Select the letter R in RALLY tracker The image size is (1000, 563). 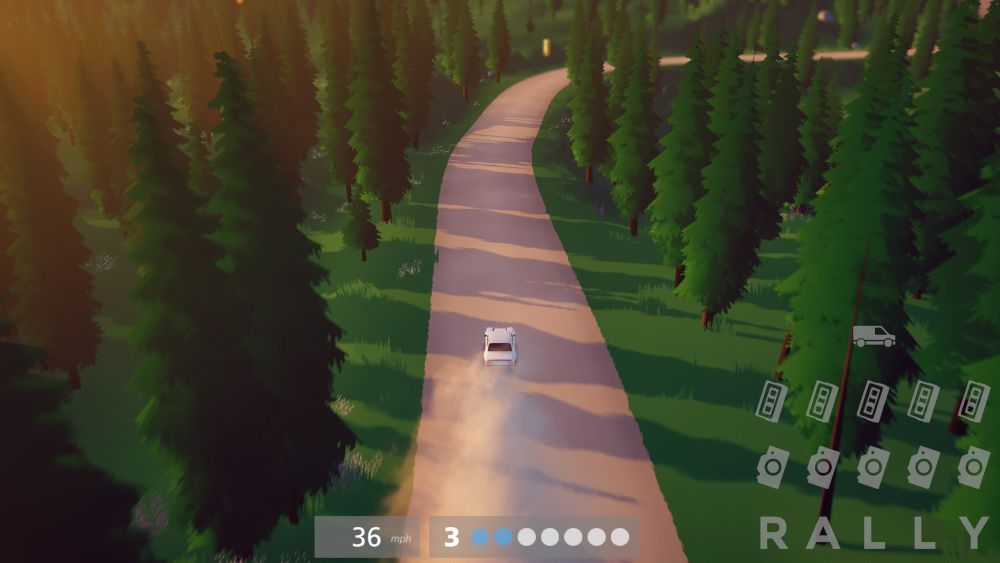(x=773, y=533)
